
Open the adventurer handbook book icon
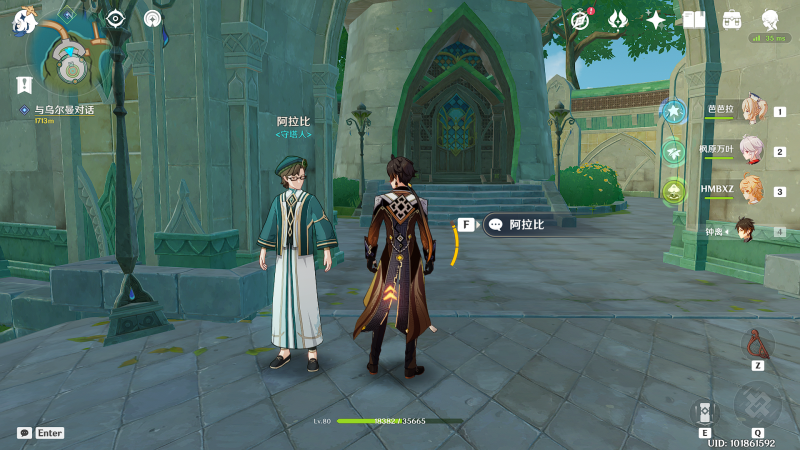click(694, 19)
